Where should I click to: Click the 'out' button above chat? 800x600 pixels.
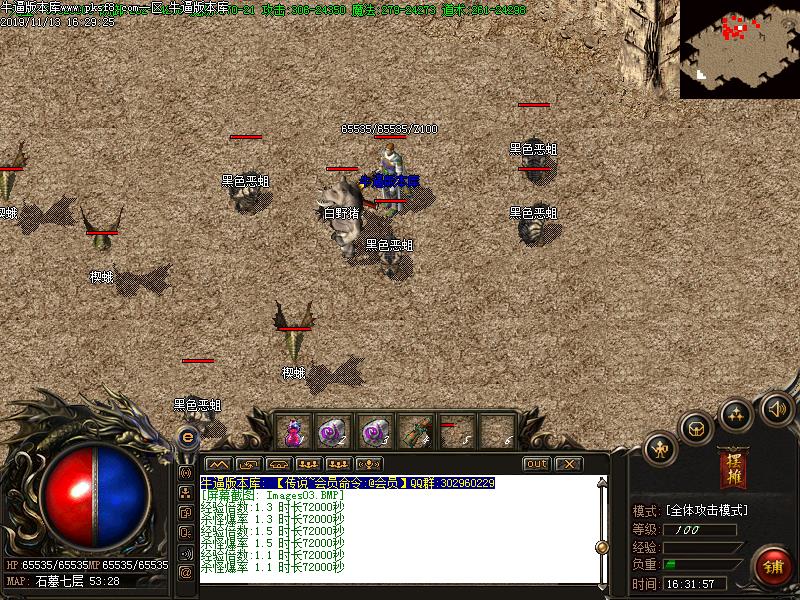click(x=537, y=464)
